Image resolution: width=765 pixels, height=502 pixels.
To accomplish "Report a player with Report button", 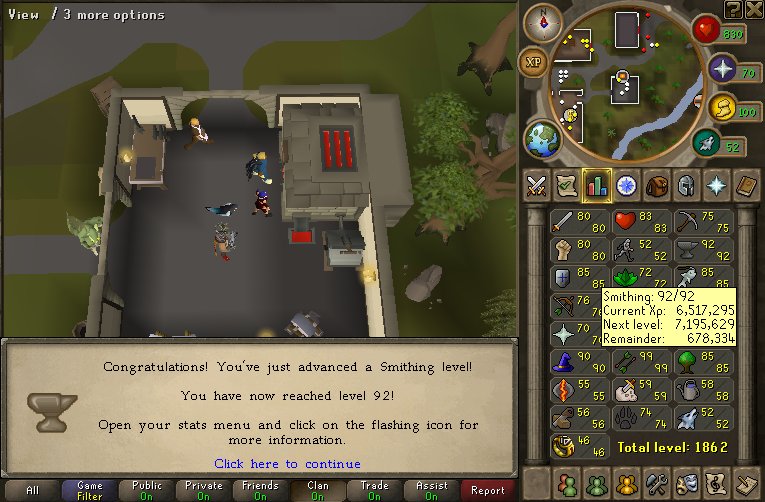I will tap(488, 490).
